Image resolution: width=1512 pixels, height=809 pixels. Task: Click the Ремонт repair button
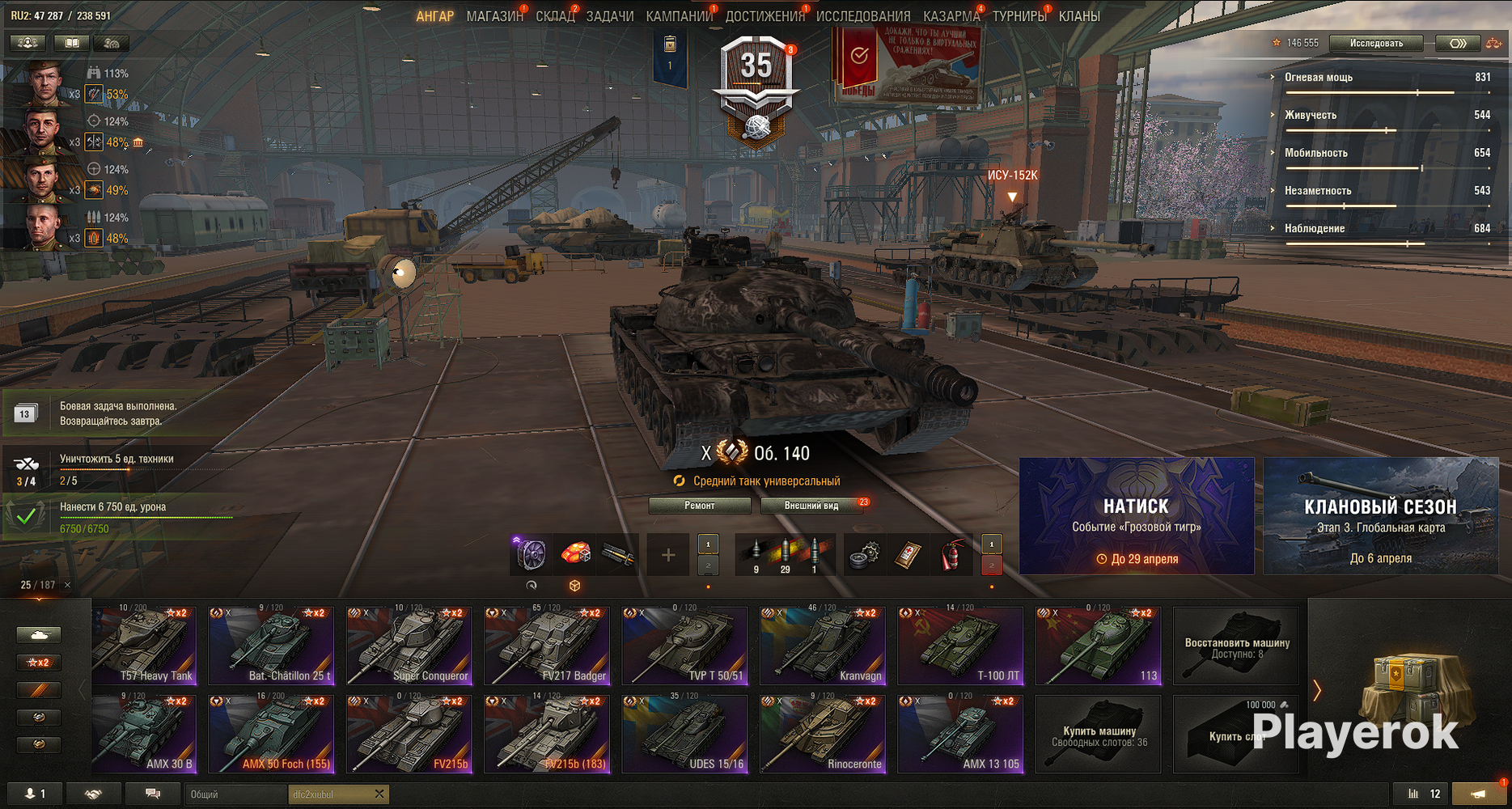[x=699, y=506]
